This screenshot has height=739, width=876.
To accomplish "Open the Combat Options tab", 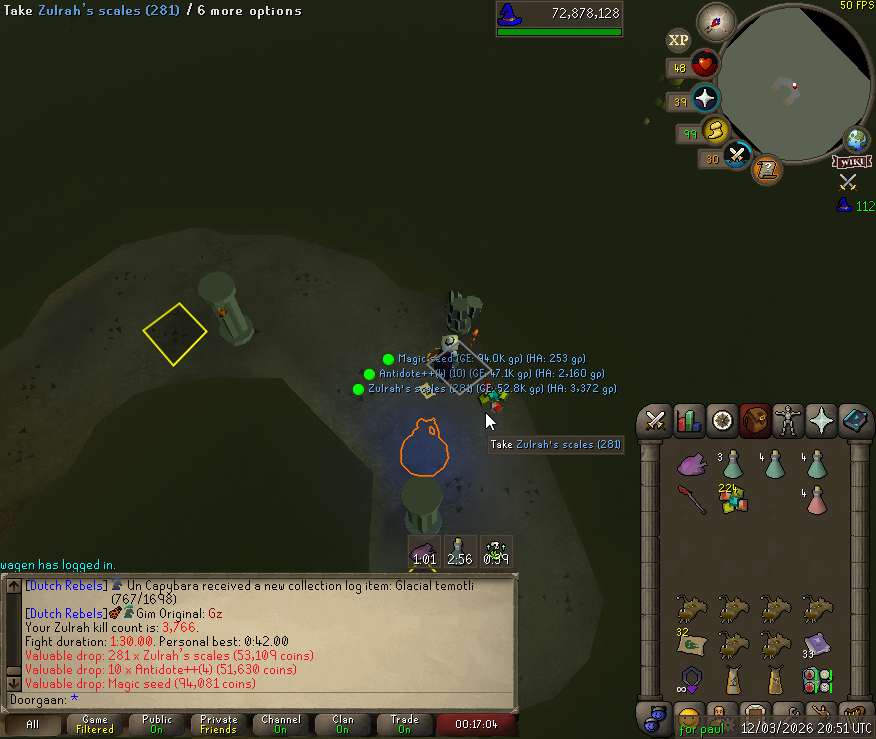I will point(656,421).
